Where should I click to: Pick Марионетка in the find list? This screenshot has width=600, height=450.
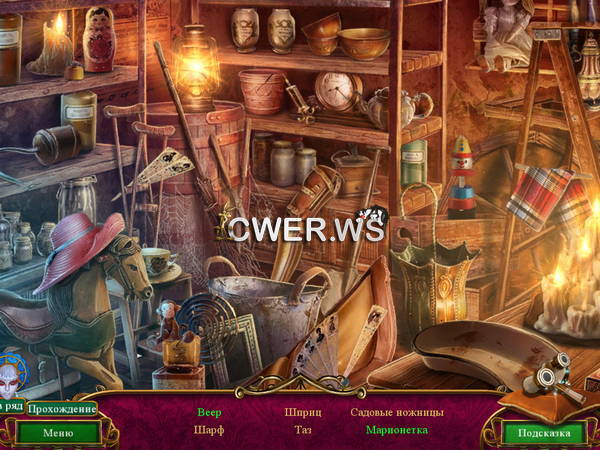[396, 430]
